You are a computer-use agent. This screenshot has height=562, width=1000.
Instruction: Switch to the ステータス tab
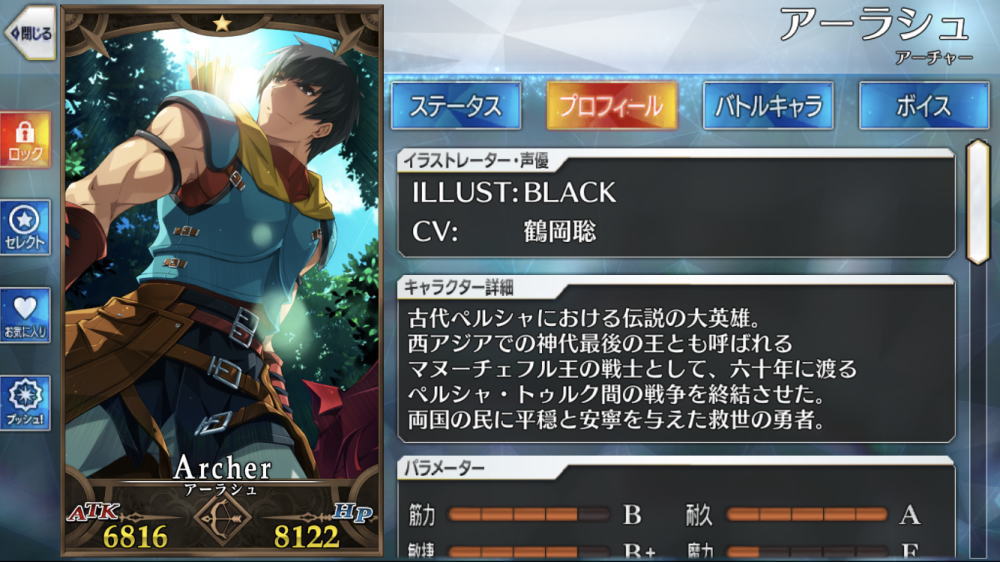pos(455,106)
